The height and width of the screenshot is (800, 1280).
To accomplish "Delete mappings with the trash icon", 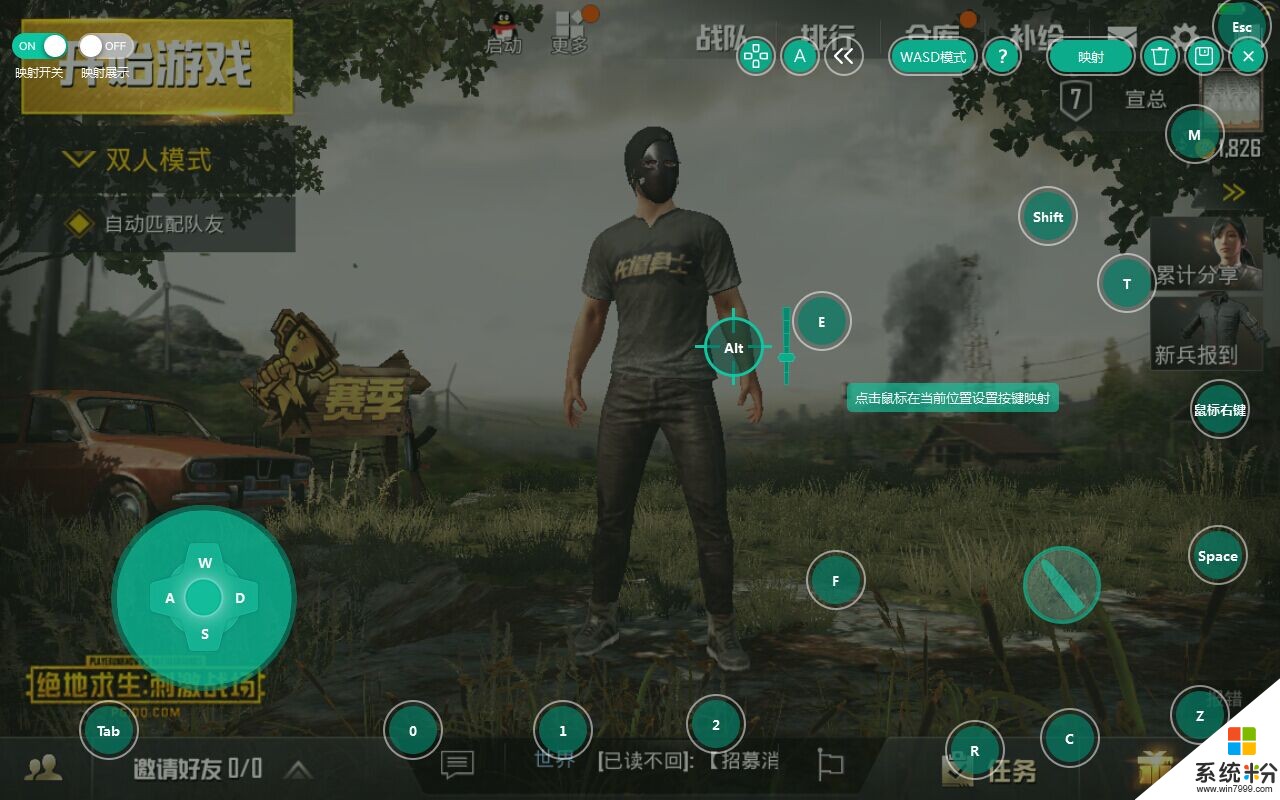I will 1159,57.
